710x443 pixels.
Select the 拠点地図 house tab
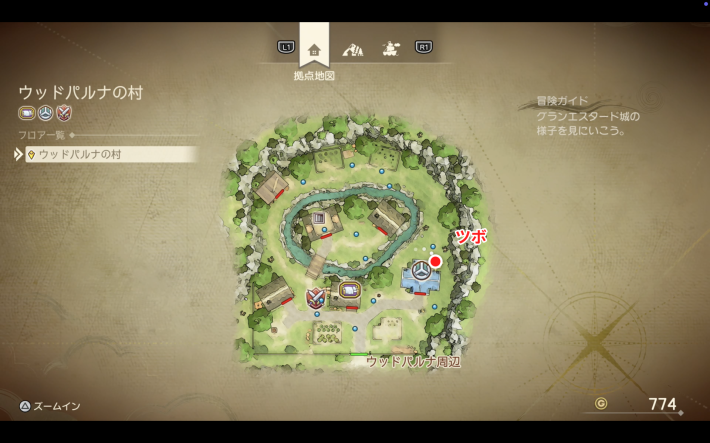(314, 48)
